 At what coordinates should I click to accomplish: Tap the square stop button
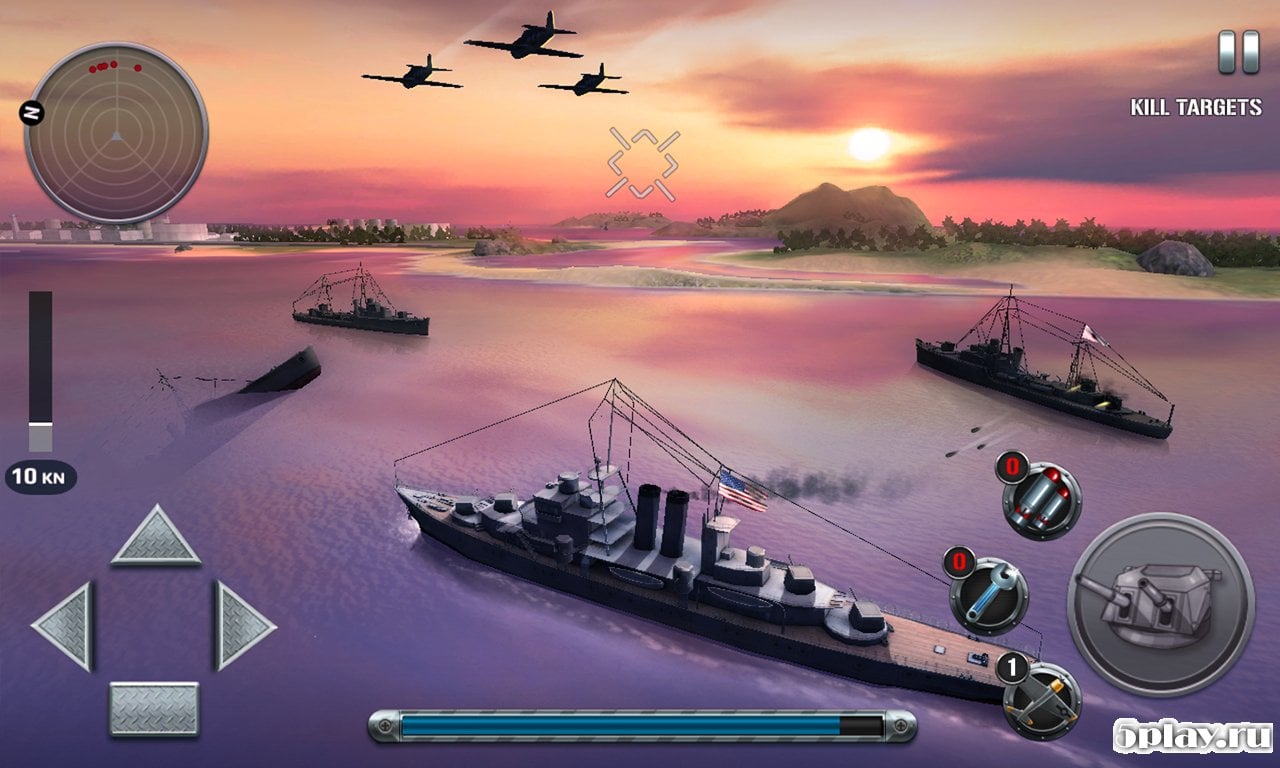(154, 709)
